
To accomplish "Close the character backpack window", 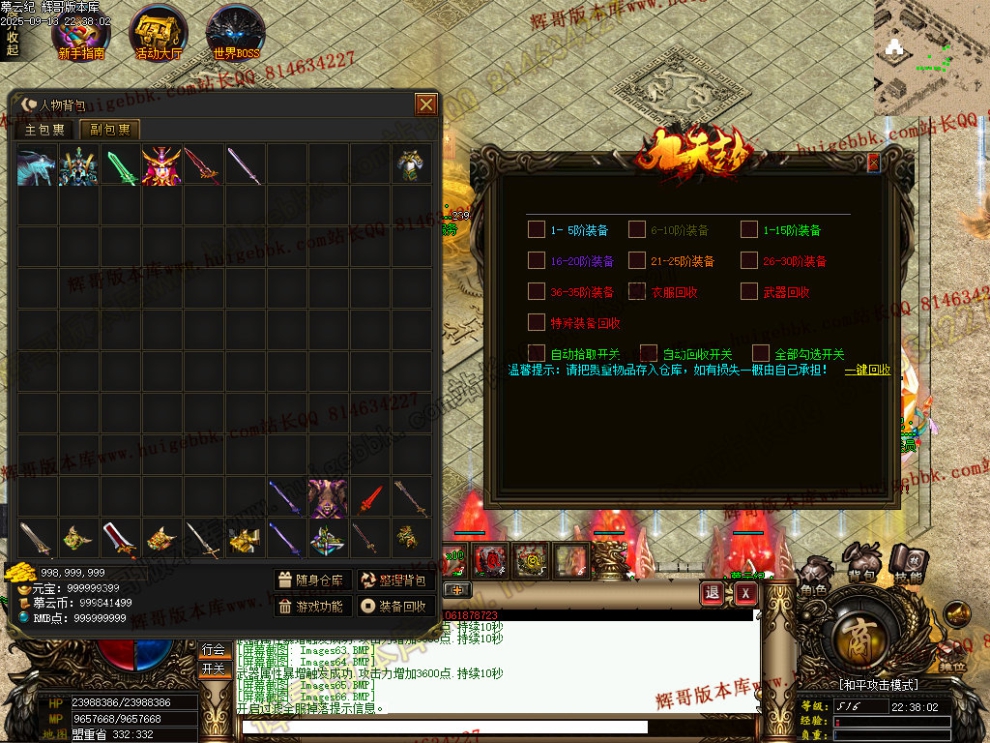I will pos(426,104).
